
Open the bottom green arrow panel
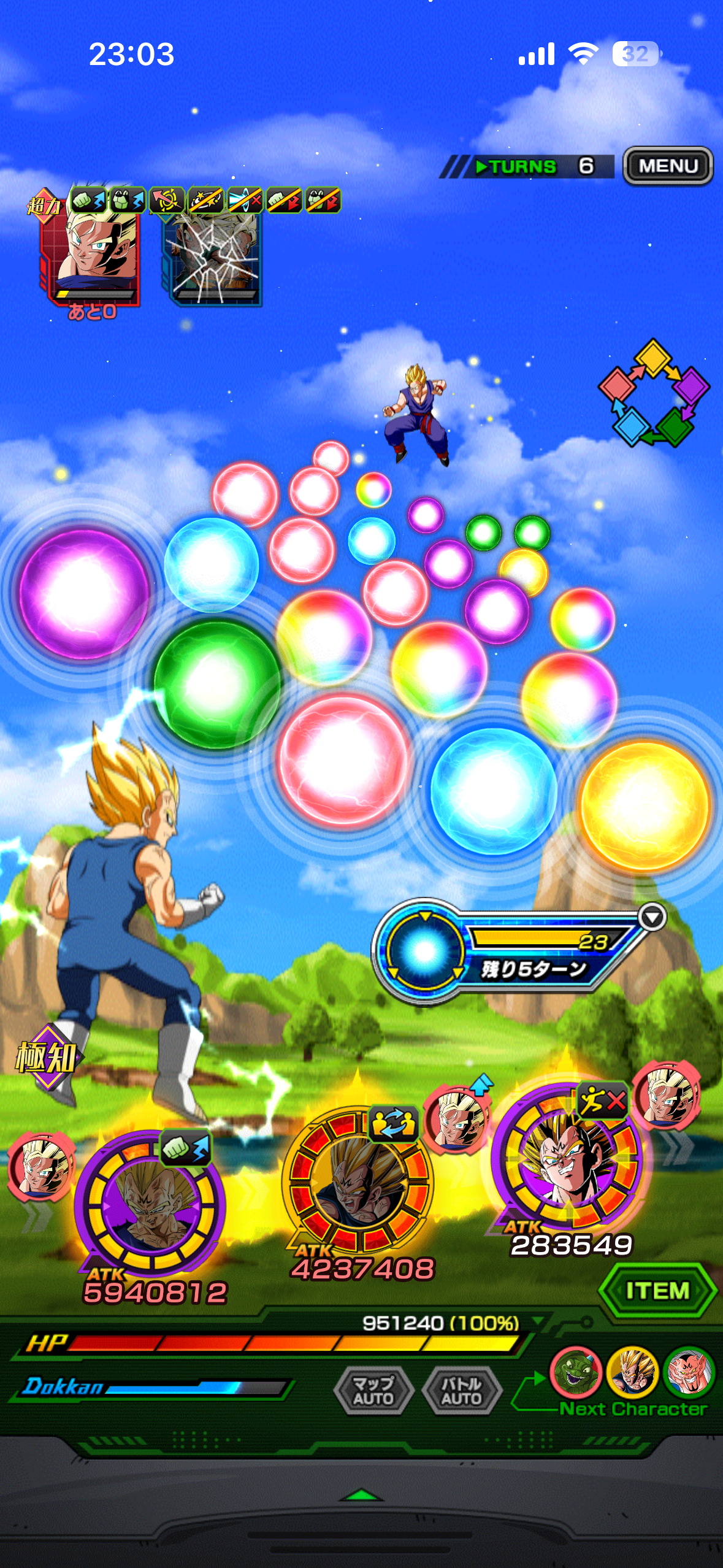point(361,1495)
